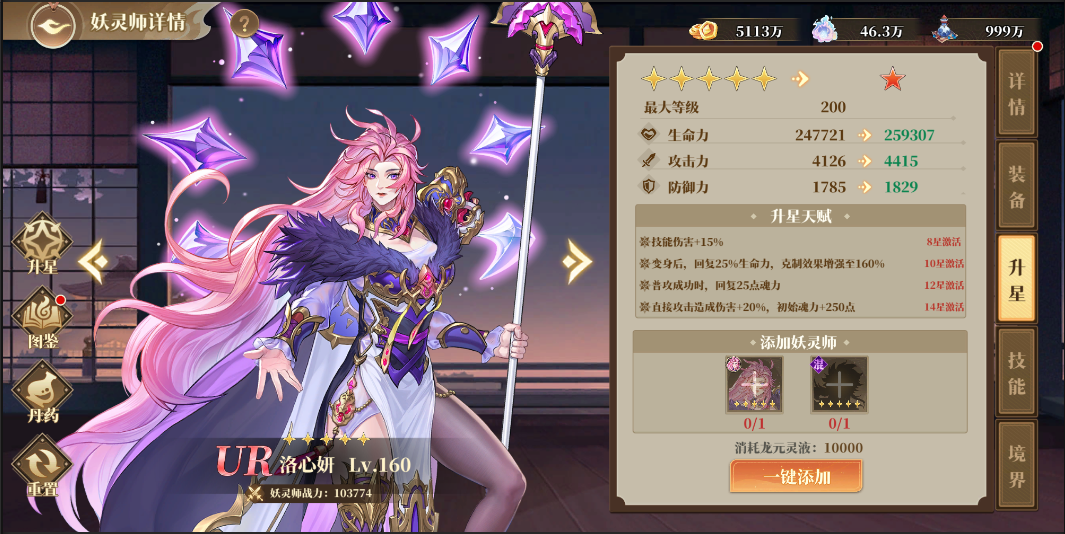Select the highlighted 升星 tab on right
The height and width of the screenshot is (534, 1065).
click(x=1016, y=279)
